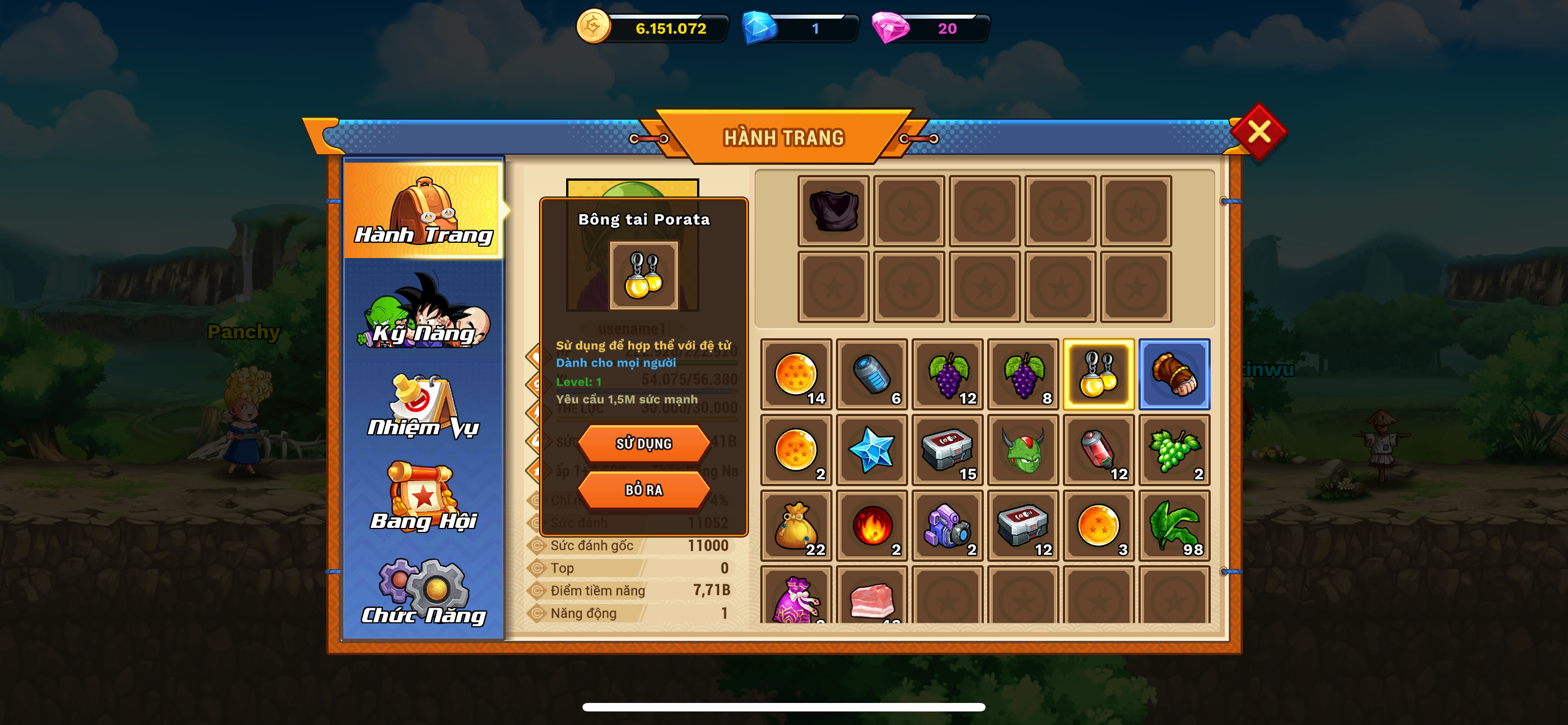Image resolution: width=1568 pixels, height=725 pixels.
Task: Switch to the Kỹ Năng tab
Action: click(x=424, y=312)
